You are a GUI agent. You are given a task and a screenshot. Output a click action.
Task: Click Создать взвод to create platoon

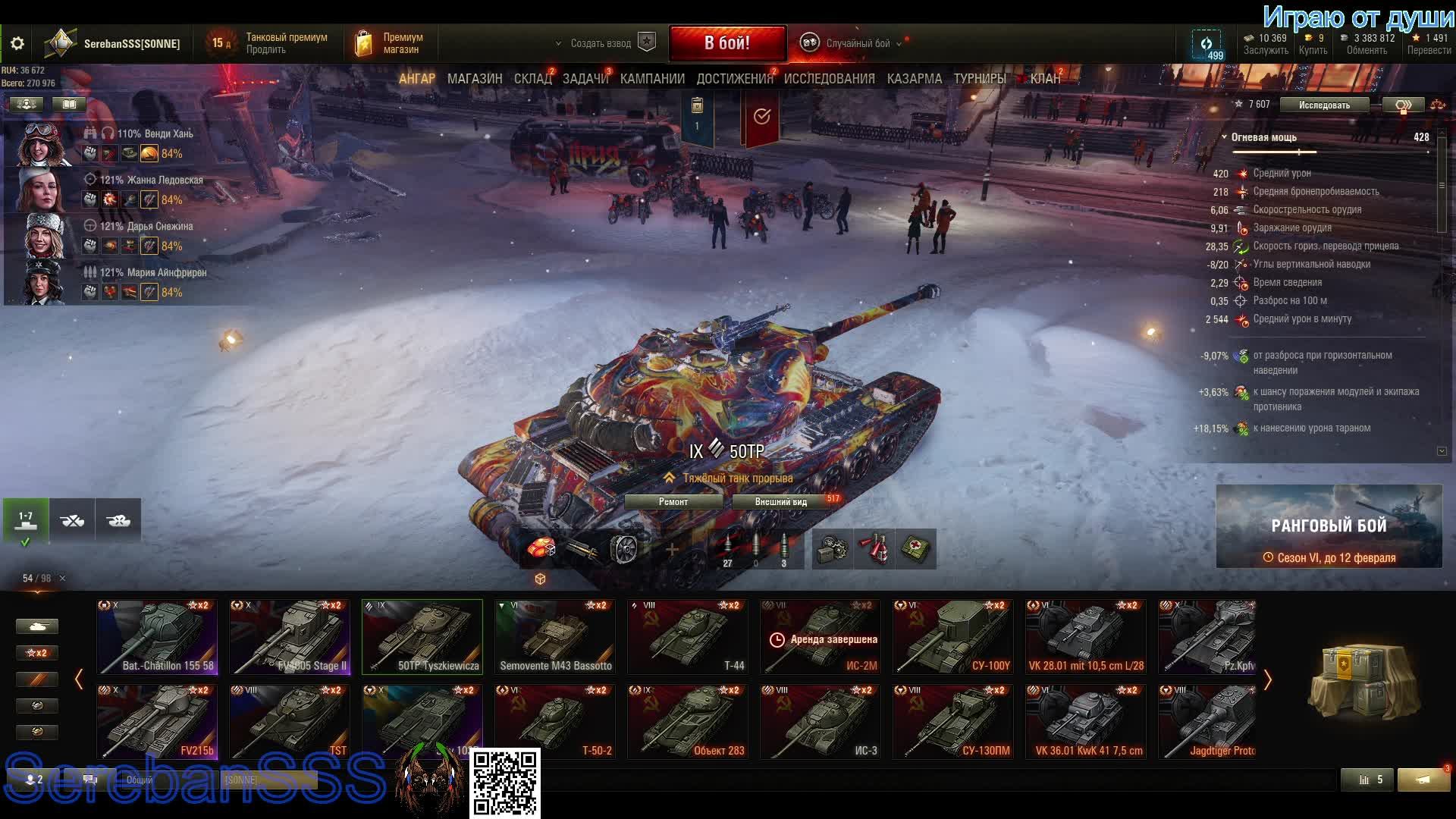[601, 43]
